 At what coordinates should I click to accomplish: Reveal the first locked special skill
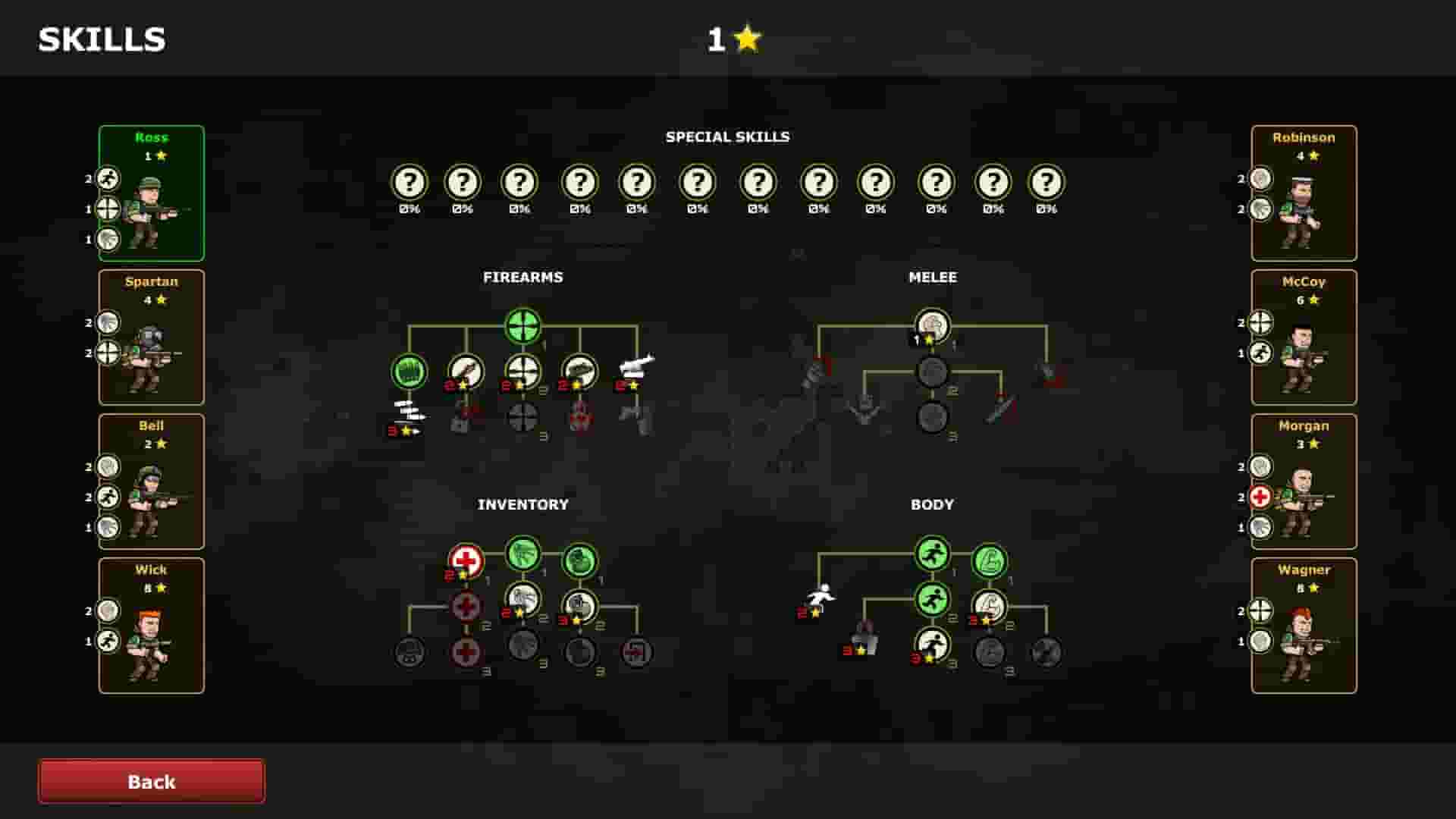[409, 182]
